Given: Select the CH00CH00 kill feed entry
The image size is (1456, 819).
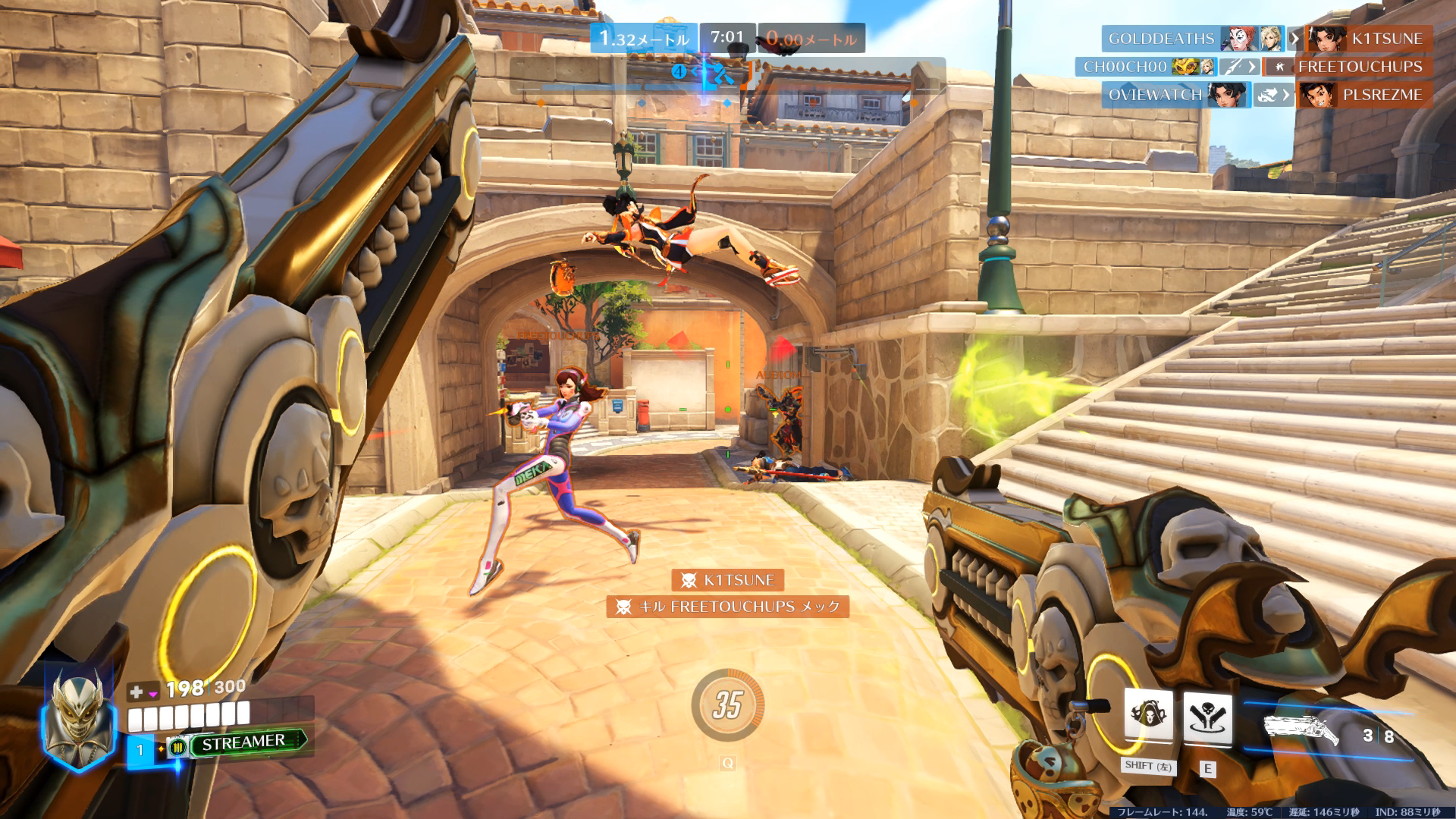Looking at the screenshot, I should click(x=1125, y=67).
